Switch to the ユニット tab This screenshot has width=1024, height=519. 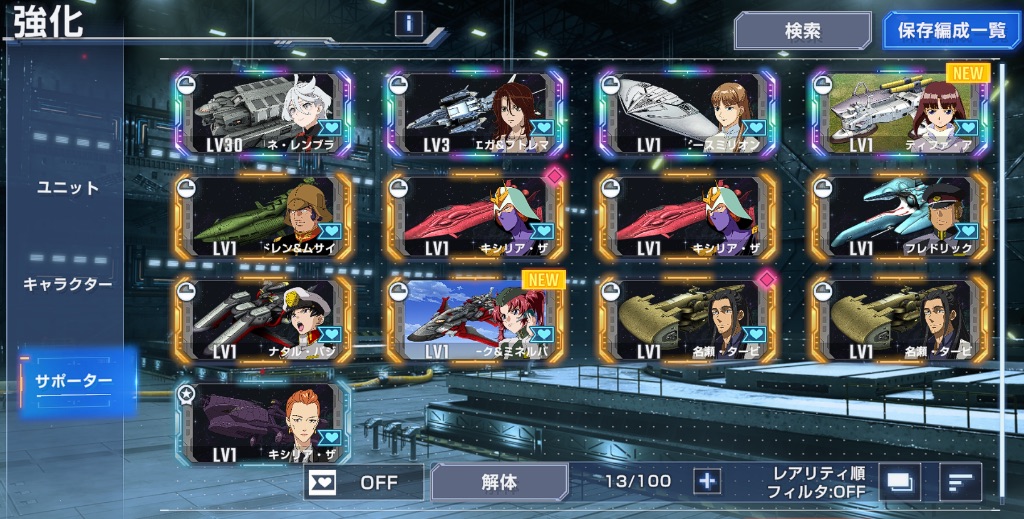(x=68, y=188)
